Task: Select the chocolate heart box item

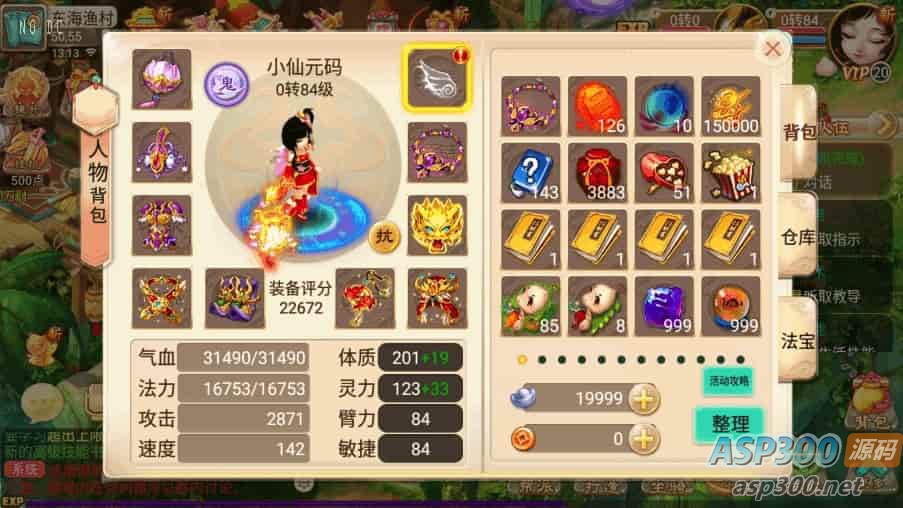Action: [663, 171]
